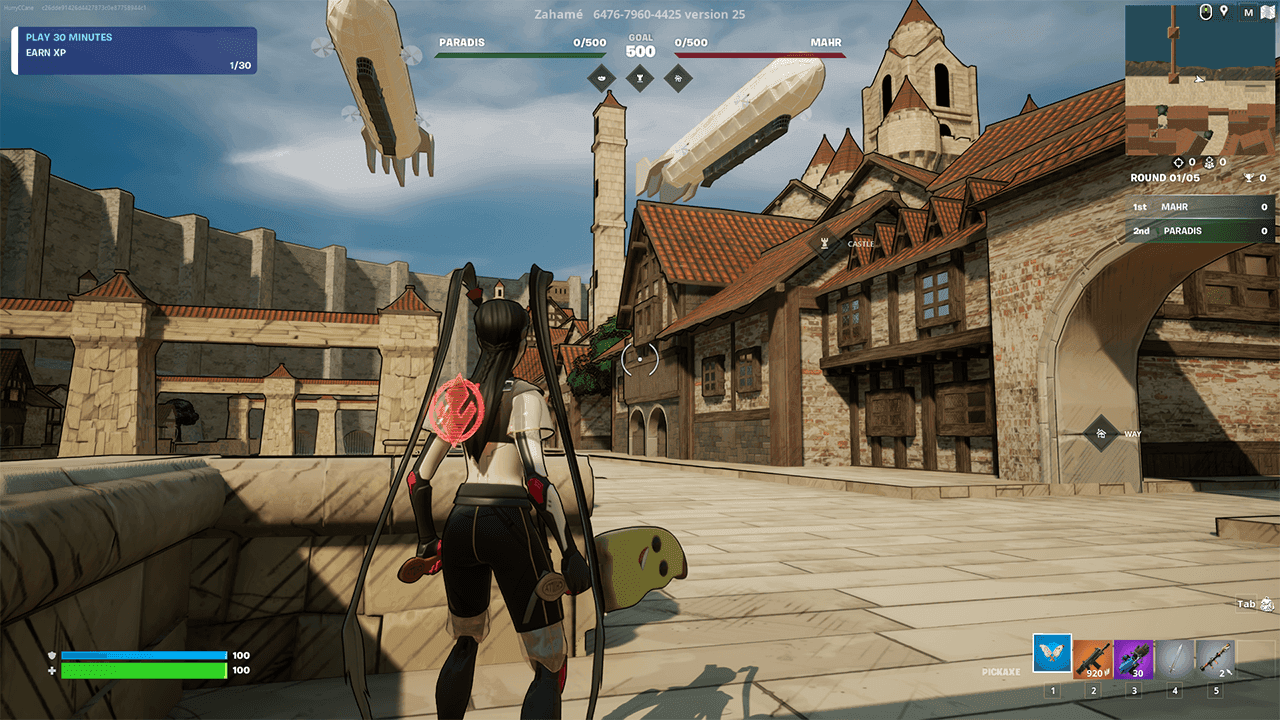Choose the purple weapon slot with 30 ammo

pyautogui.click(x=1134, y=660)
